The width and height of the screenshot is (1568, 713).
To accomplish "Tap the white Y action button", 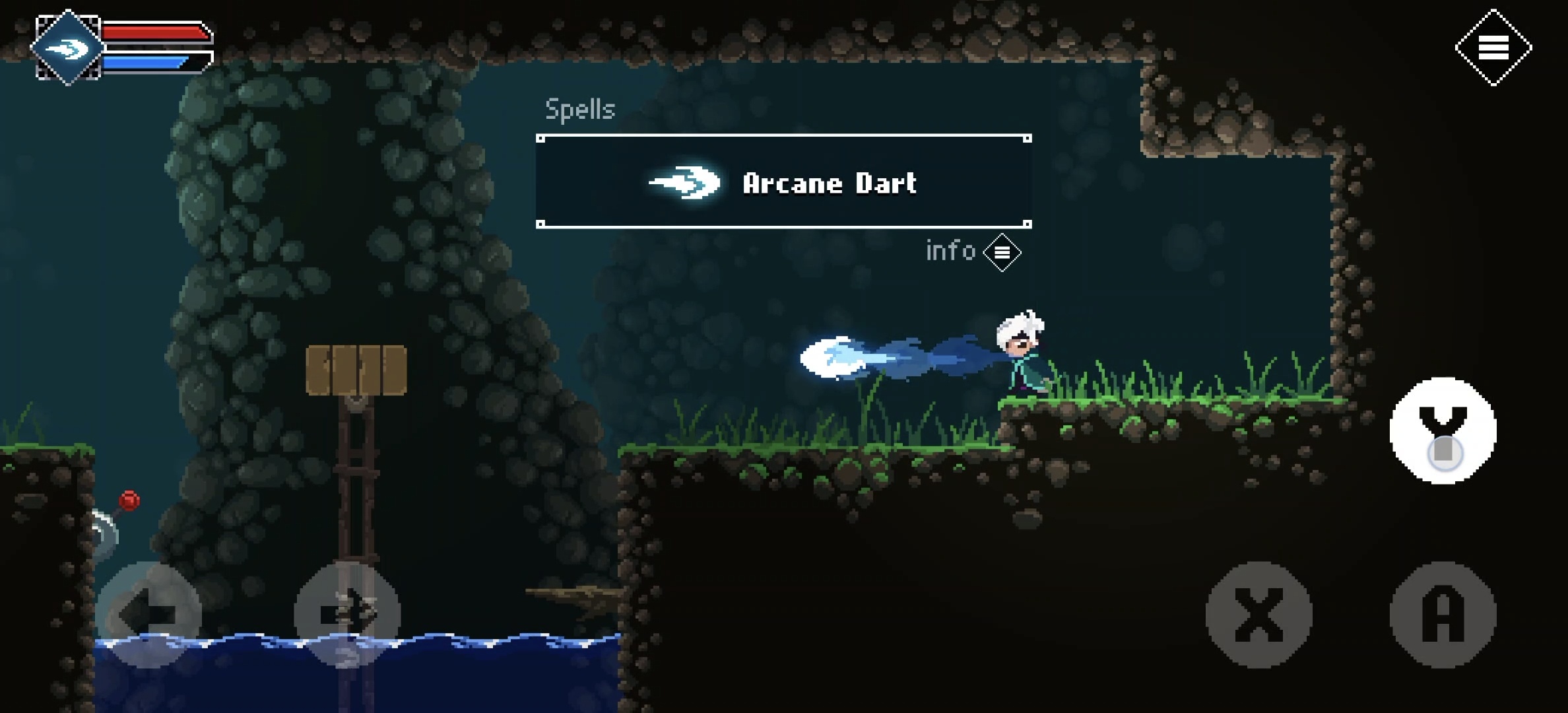I will click(1443, 430).
